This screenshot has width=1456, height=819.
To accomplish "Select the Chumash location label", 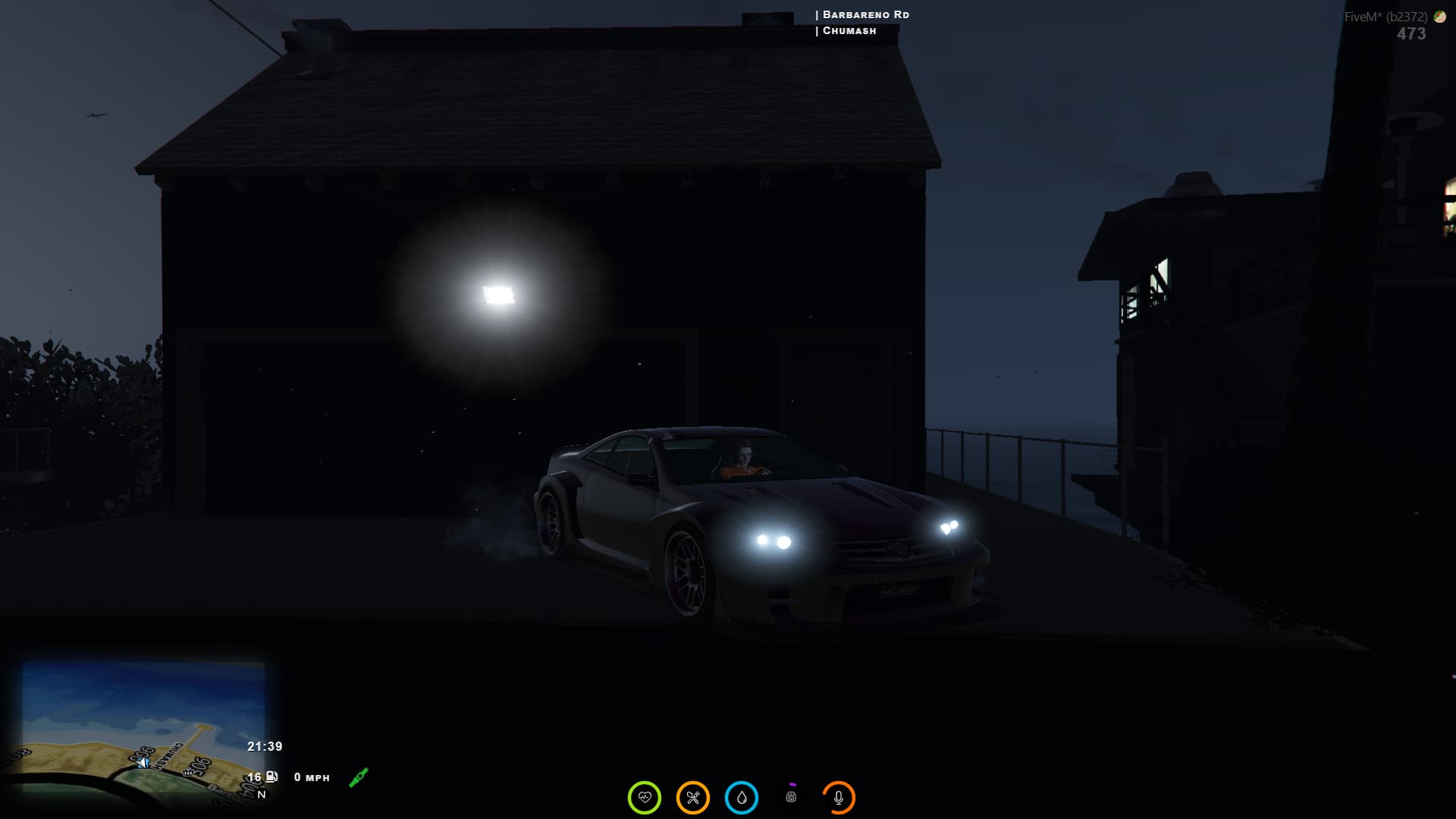I will 847,31.
